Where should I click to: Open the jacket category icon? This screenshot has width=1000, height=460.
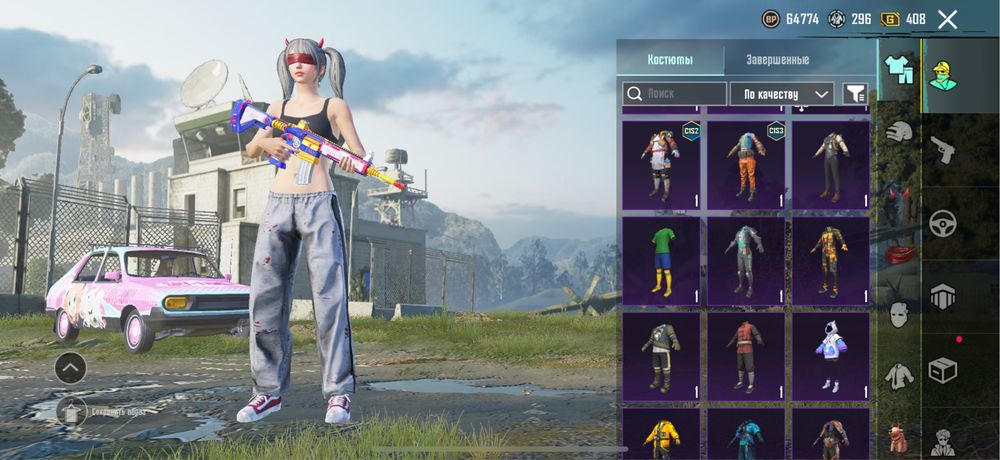[900, 376]
